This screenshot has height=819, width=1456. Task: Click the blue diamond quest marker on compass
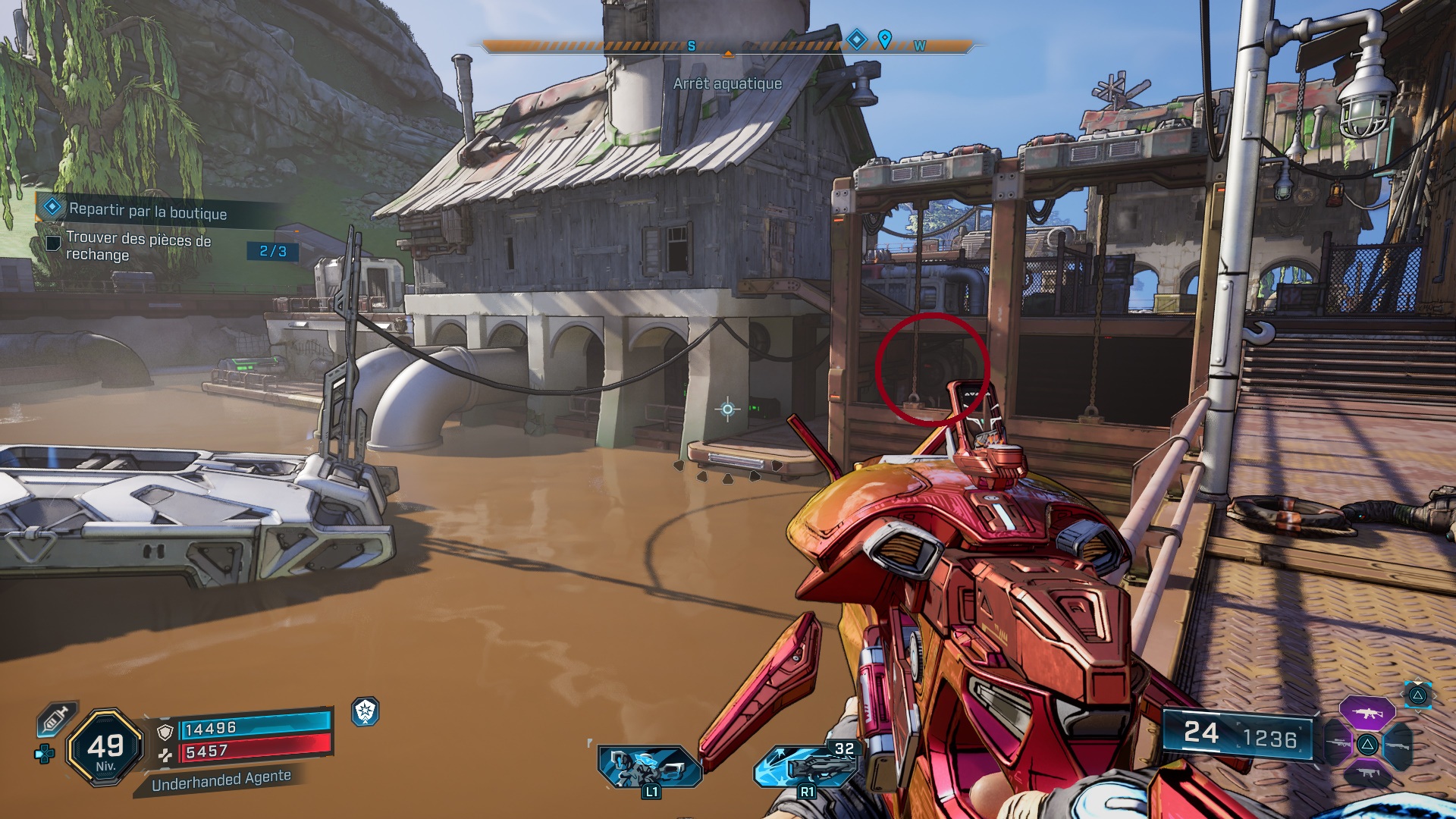coord(856,39)
